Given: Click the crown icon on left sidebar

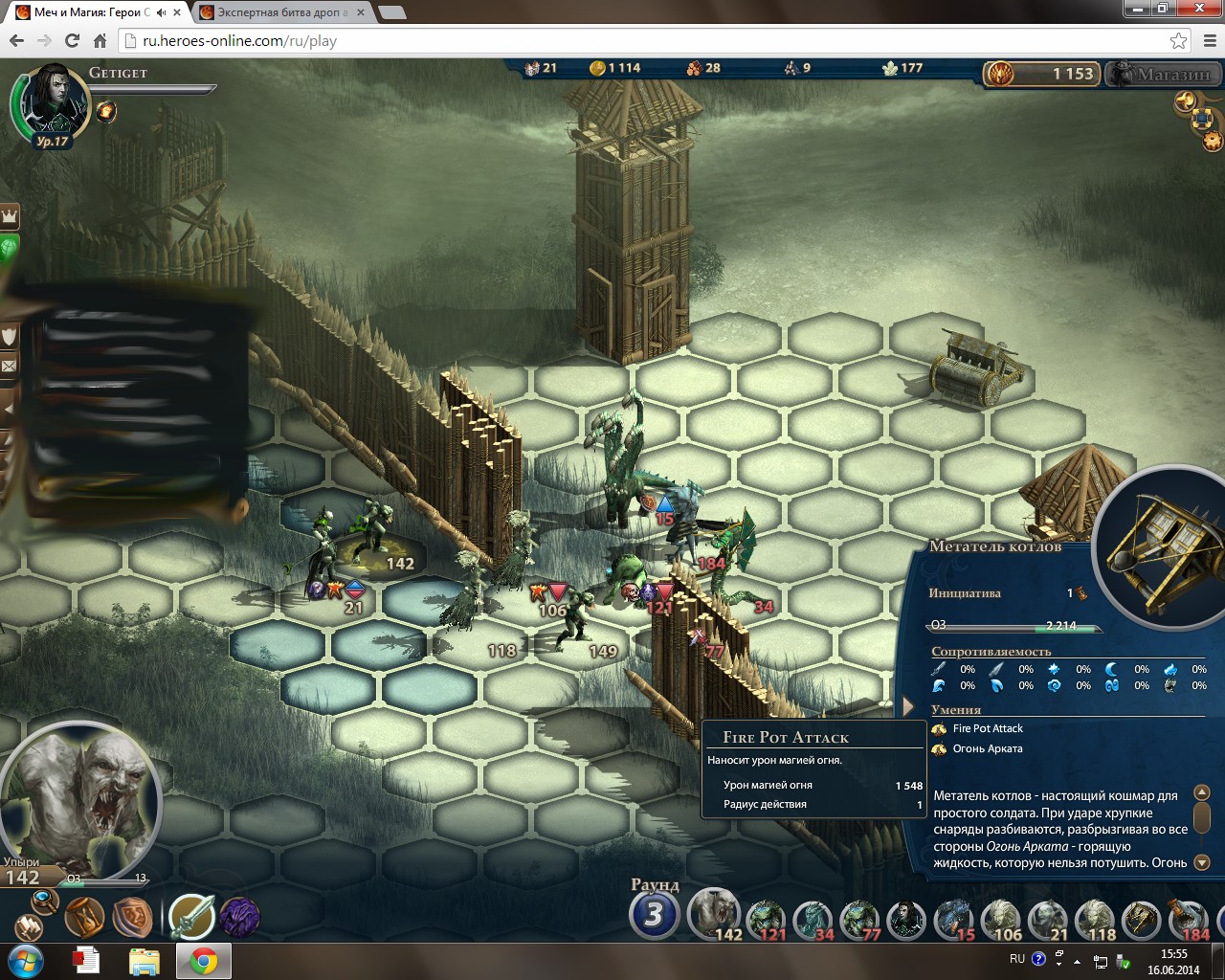Looking at the screenshot, I should pyautogui.click(x=10, y=215).
